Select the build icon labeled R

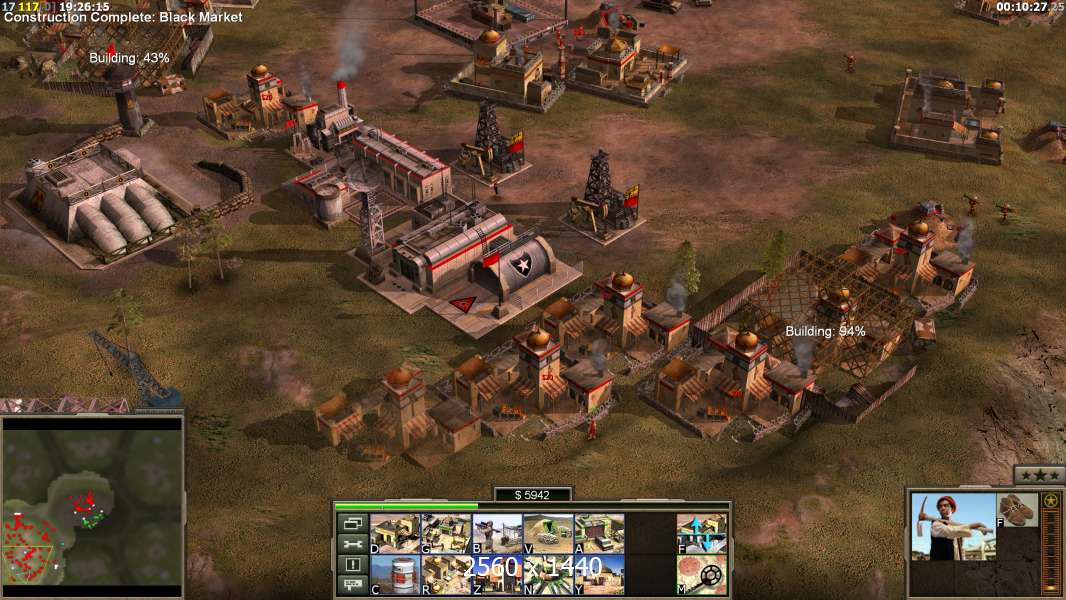(x=446, y=574)
